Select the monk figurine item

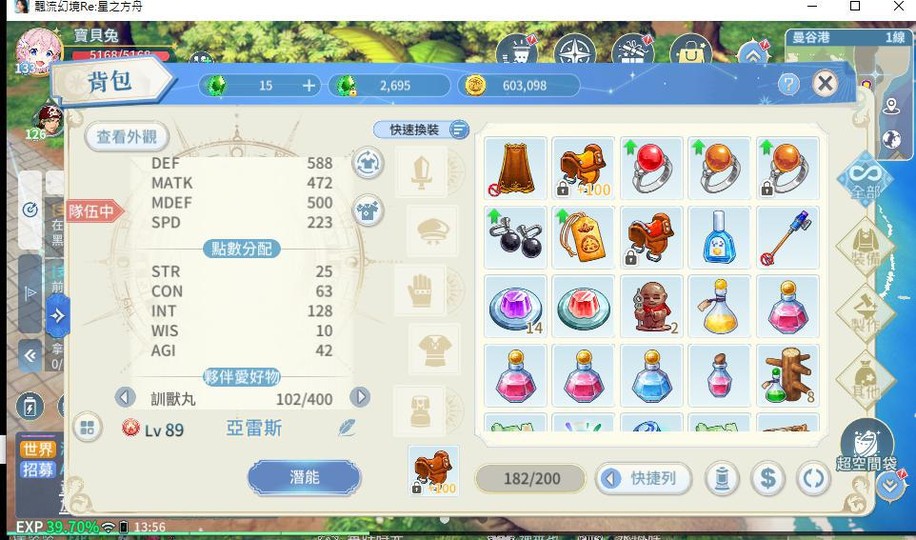[x=651, y=306]
